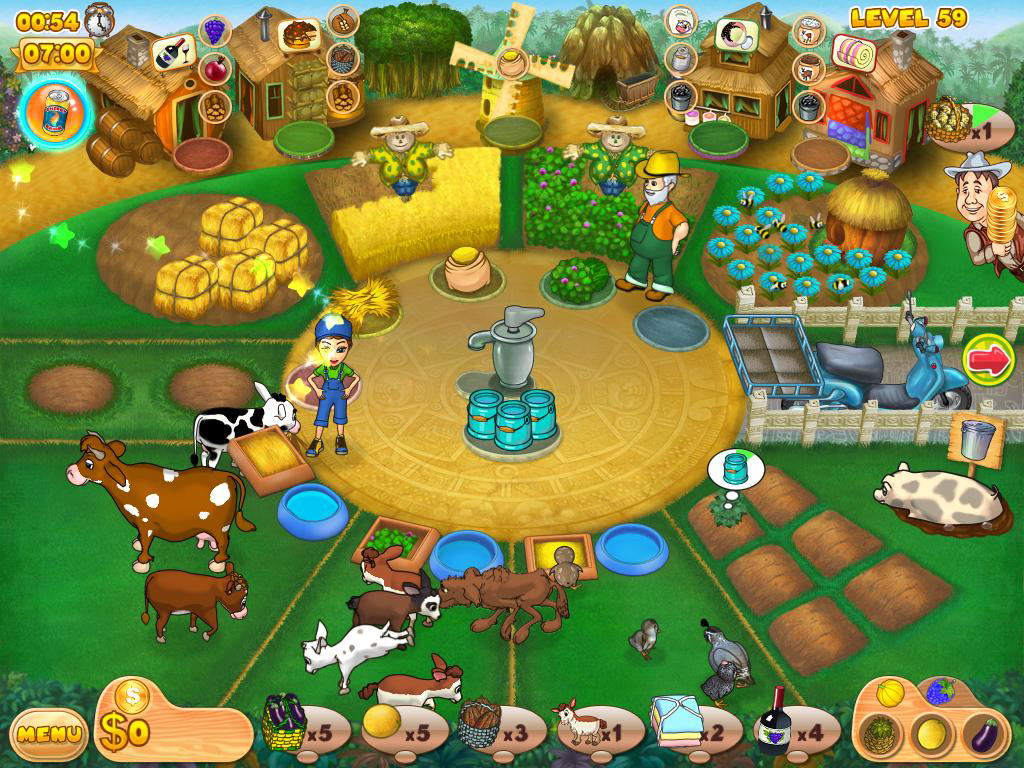The width and height of the screenshot is (1024, 768).
Task: Select the yellow melon inventory slot
Action: (382, 722)
